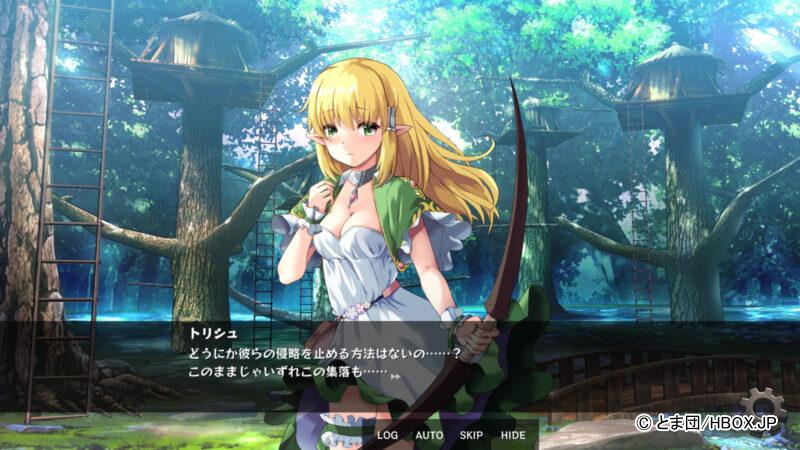Open the LOG backlog

click(388, 436)
